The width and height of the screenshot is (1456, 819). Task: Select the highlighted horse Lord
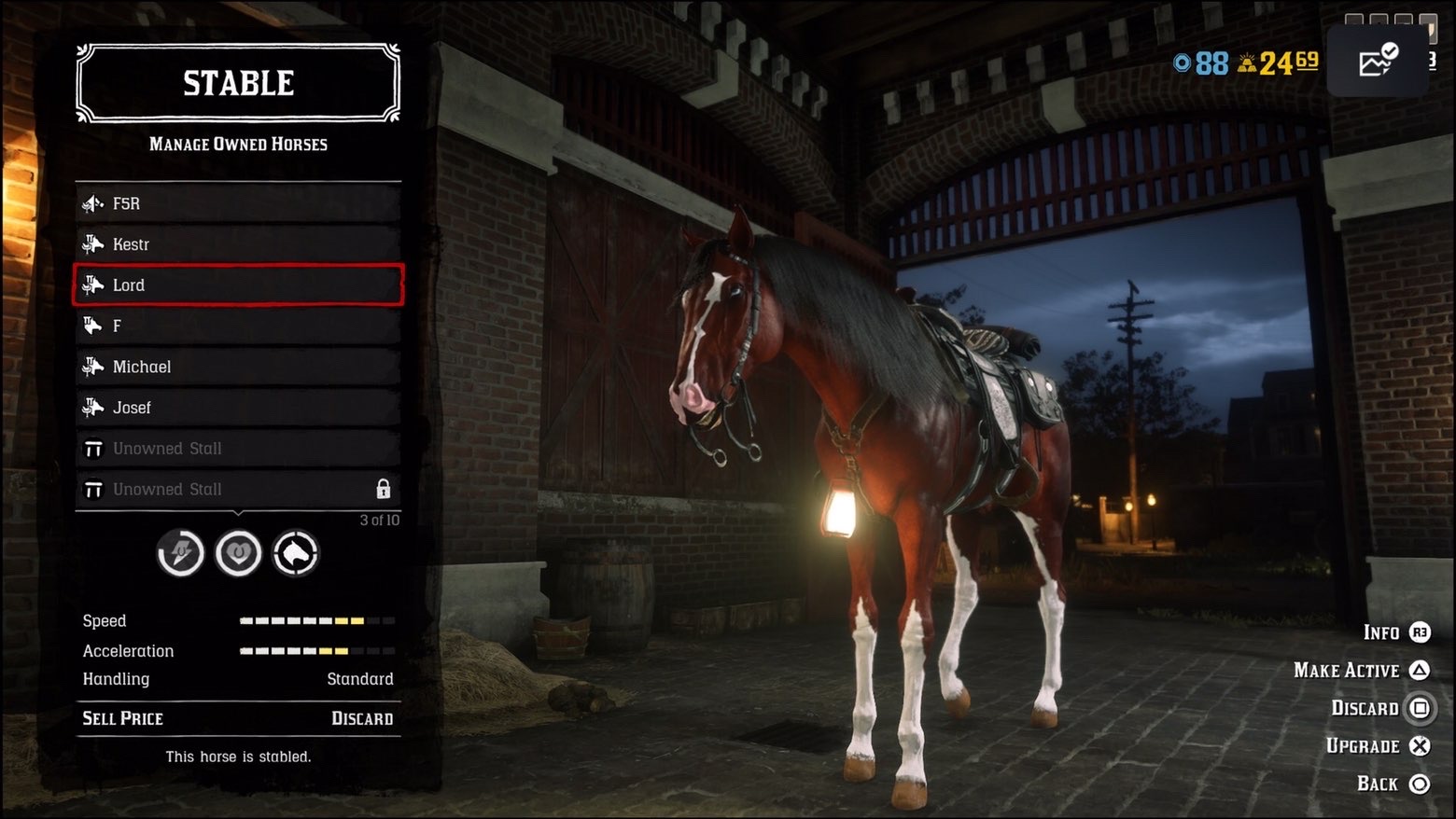point(238,285)
